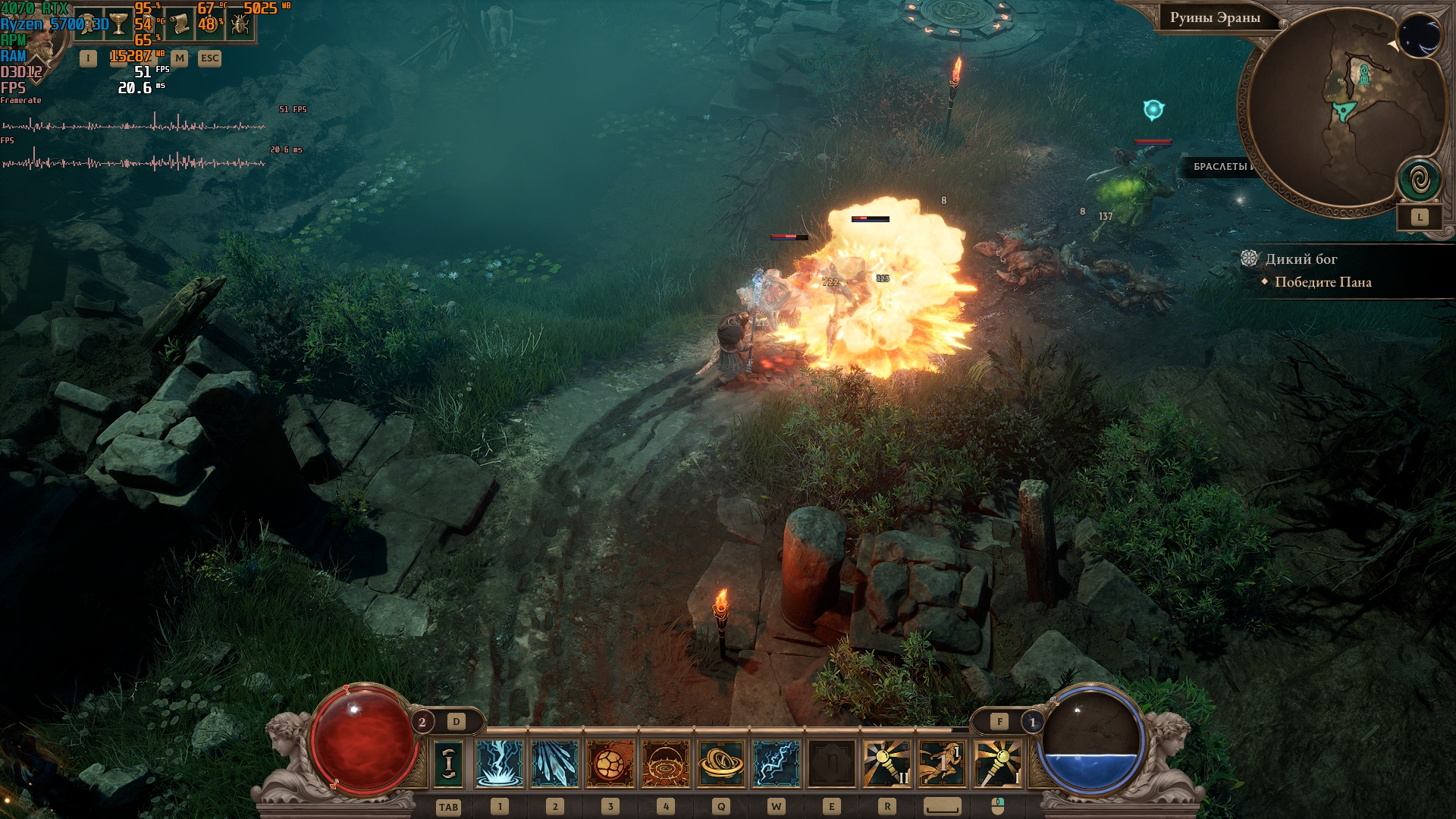Click the weapon swap slot
The width and height of the screenshot is (1456, 819).
(448, 763)
